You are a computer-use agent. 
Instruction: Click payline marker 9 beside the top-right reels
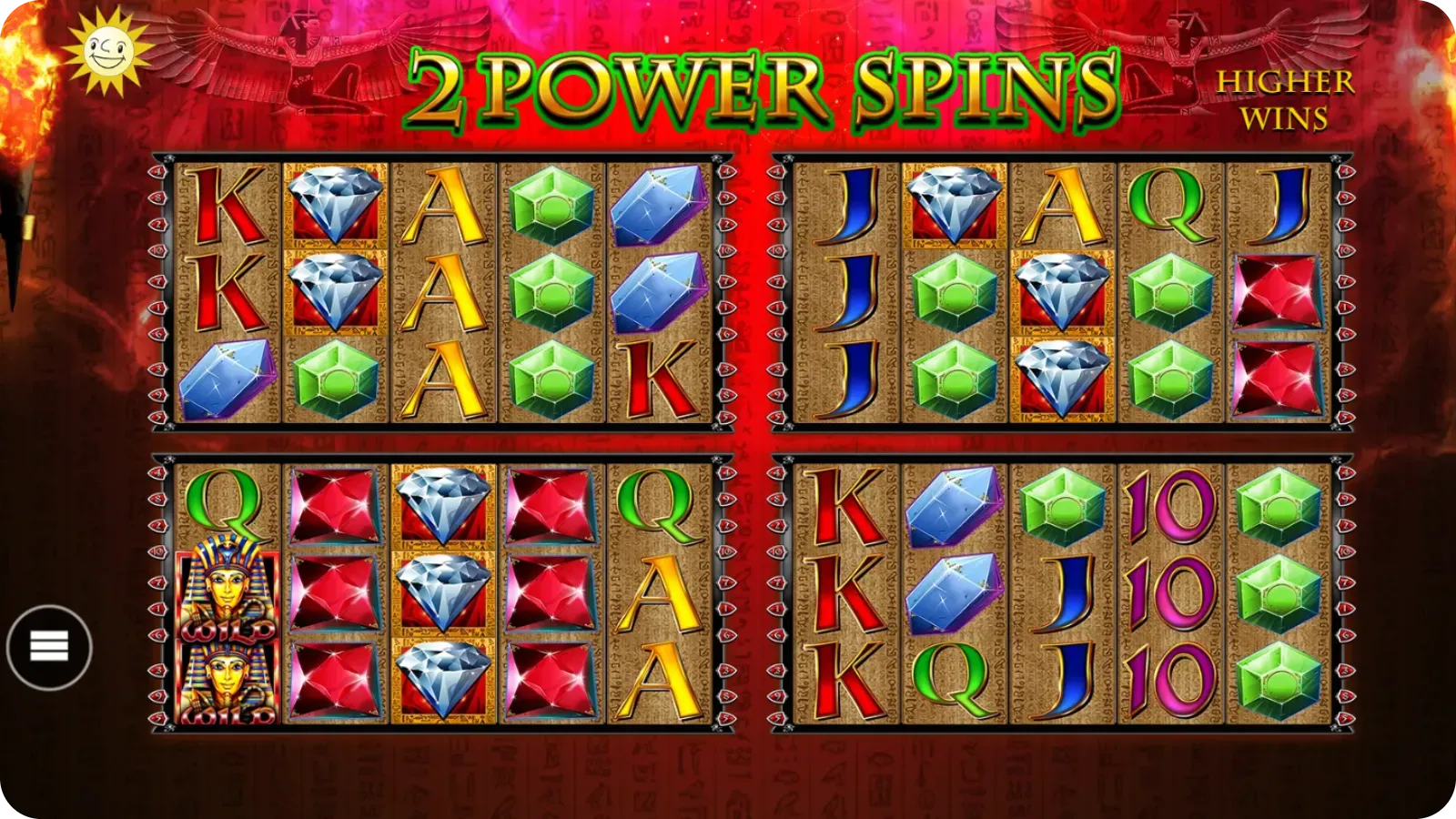point(775,396)
